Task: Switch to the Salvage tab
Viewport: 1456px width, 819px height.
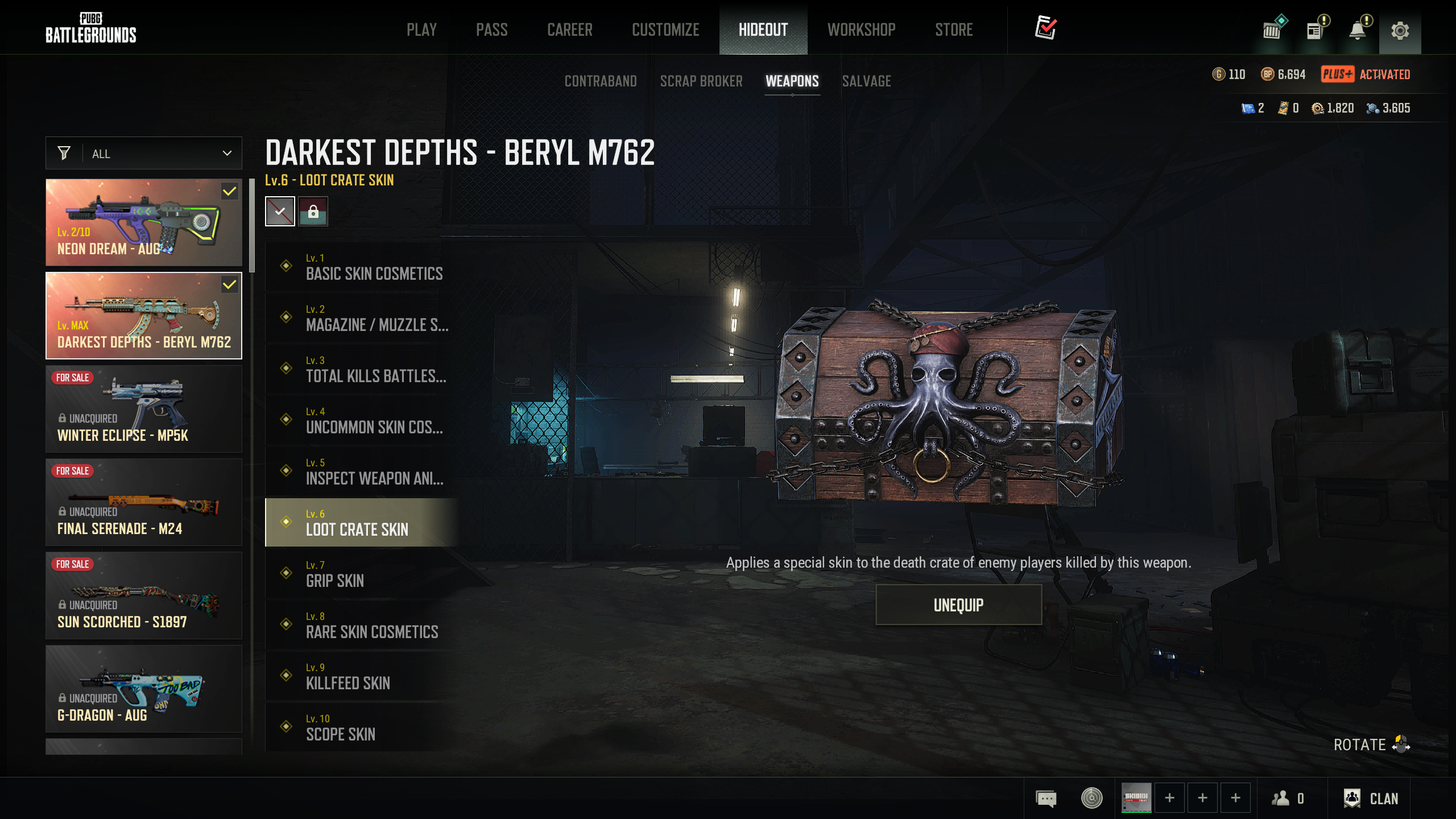Action: click(x=866, y=81)
